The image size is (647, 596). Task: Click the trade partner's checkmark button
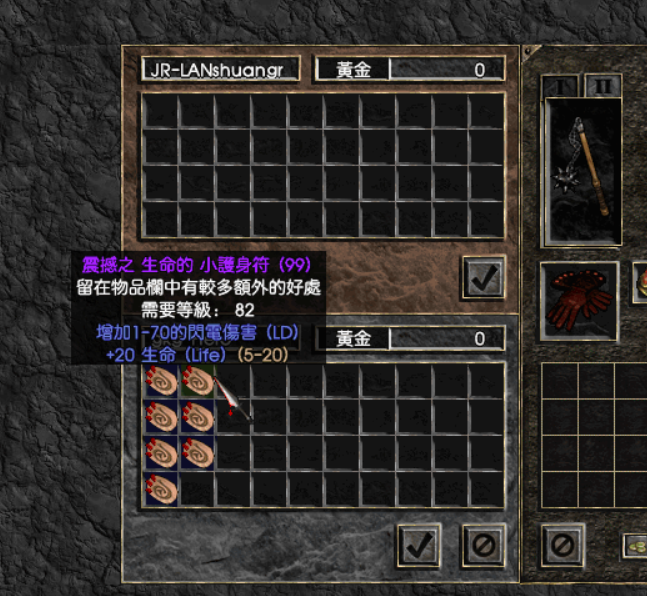coord(484,277)
